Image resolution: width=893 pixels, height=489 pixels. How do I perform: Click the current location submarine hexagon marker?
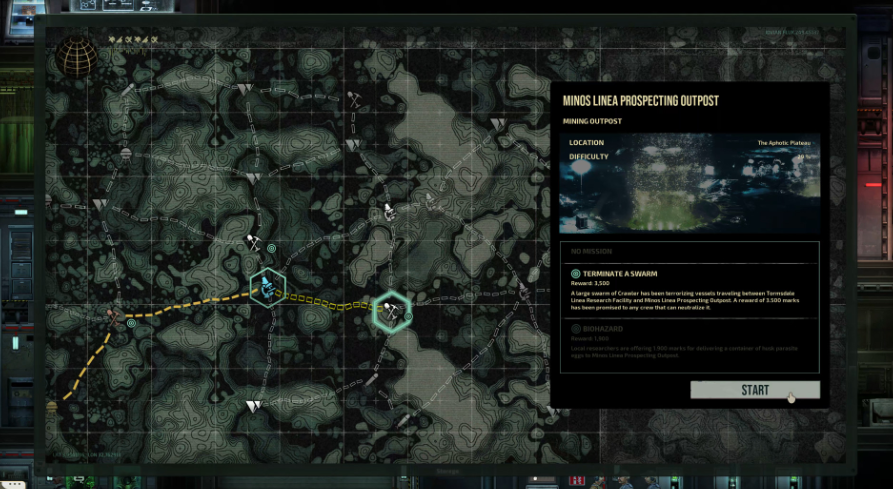tap(267, 289)
